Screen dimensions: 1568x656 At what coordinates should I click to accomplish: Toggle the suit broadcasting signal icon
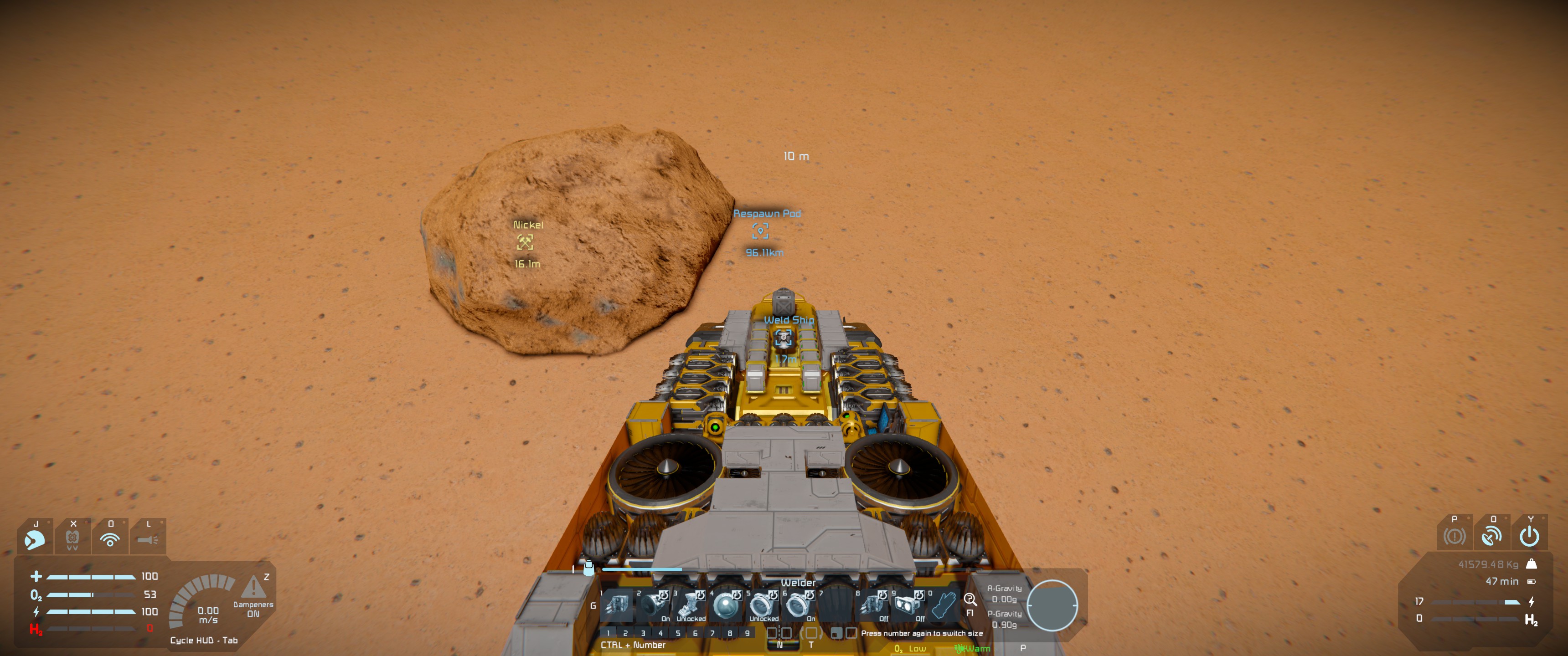pos(110,539)
